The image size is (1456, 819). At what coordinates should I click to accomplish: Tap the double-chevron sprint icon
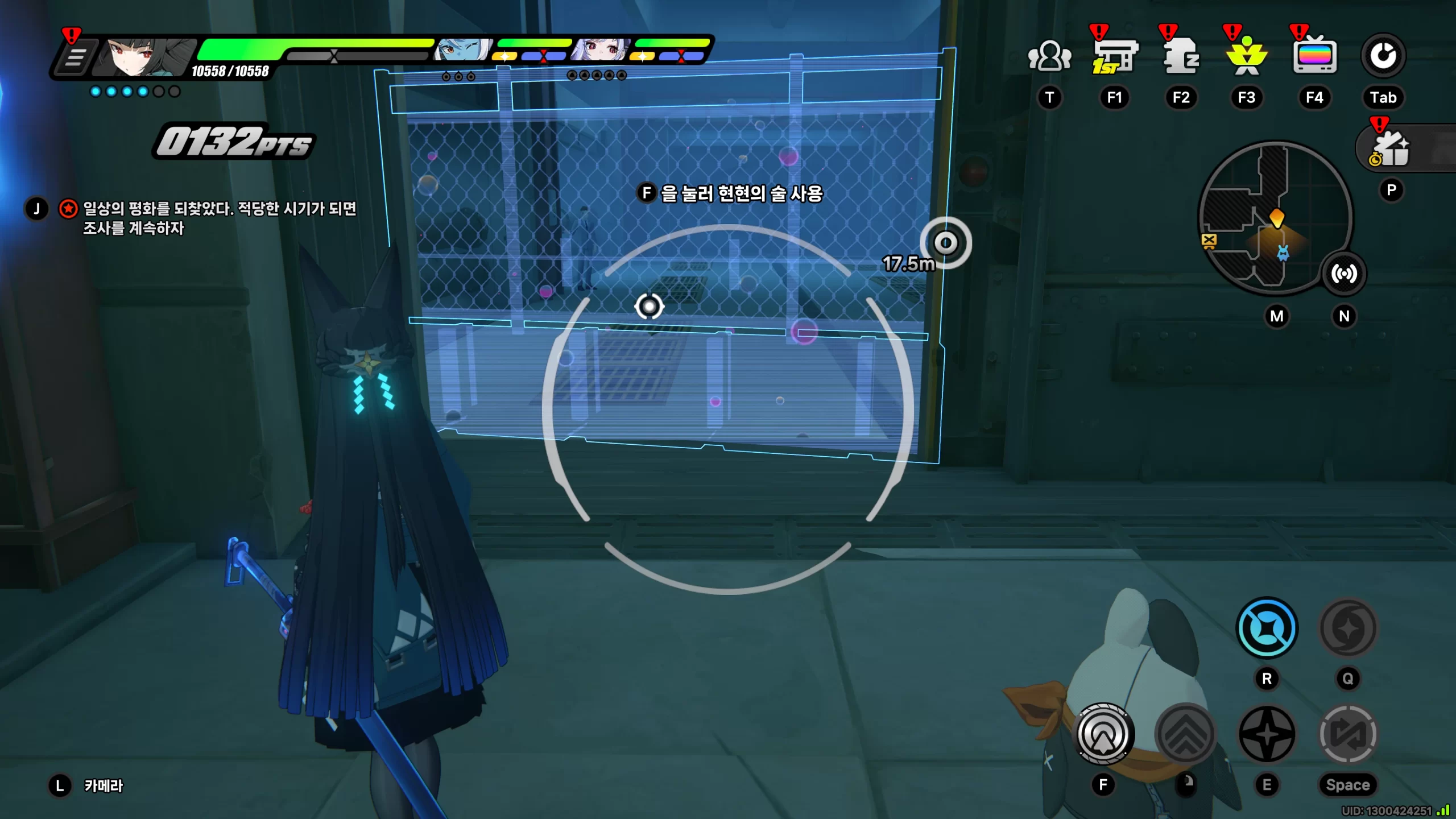(1186, 734)
